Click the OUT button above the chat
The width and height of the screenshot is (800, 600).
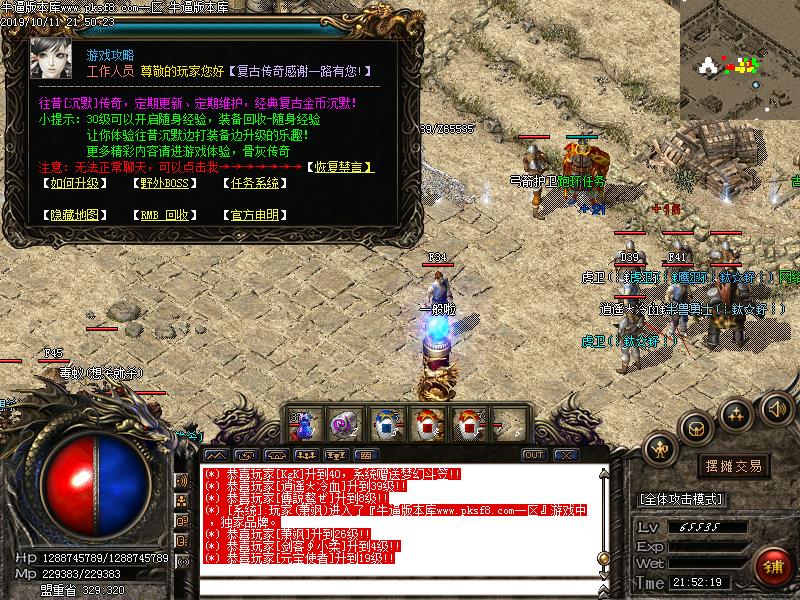[534, 455]
